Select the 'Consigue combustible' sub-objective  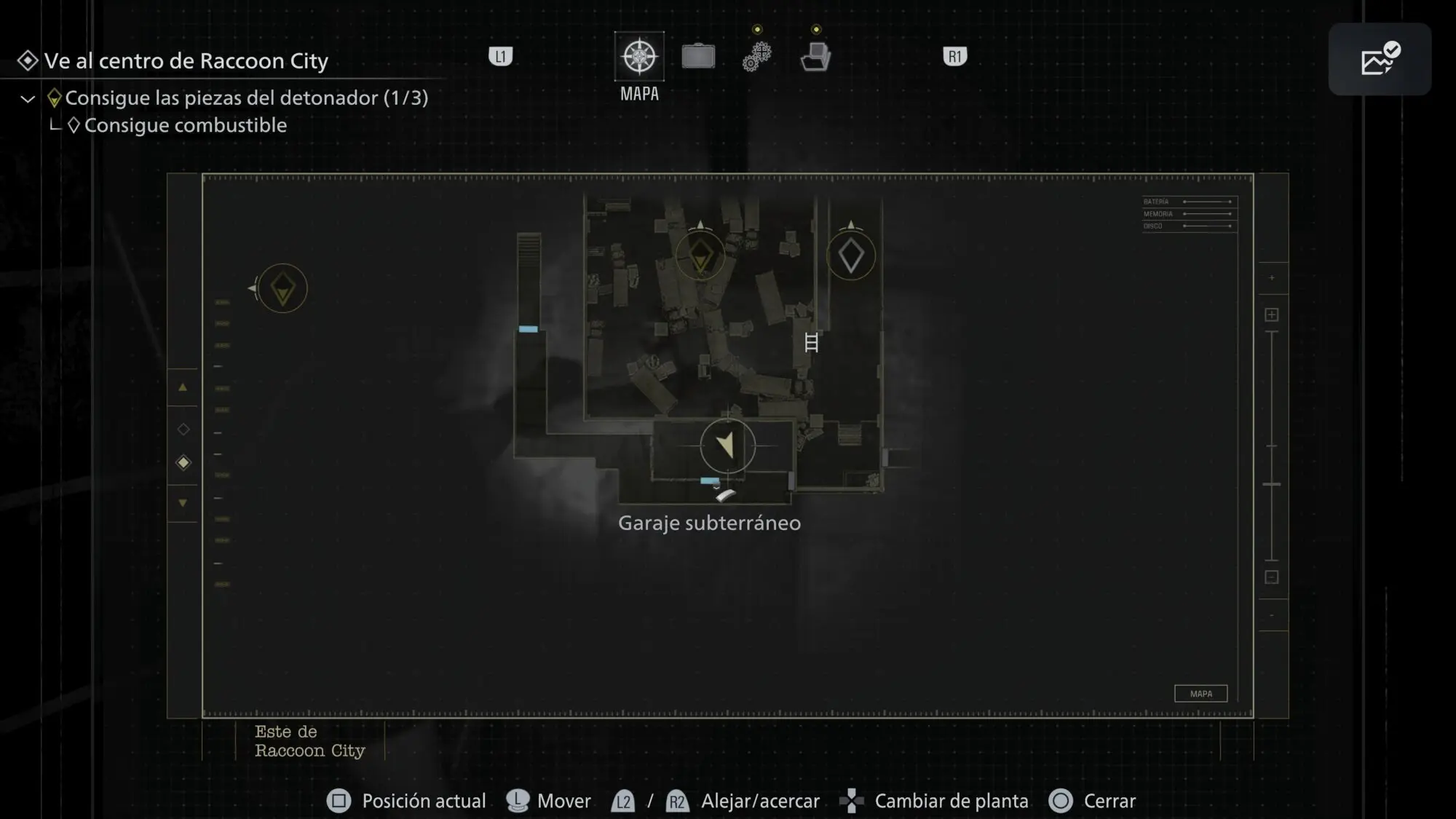(185, 125)
